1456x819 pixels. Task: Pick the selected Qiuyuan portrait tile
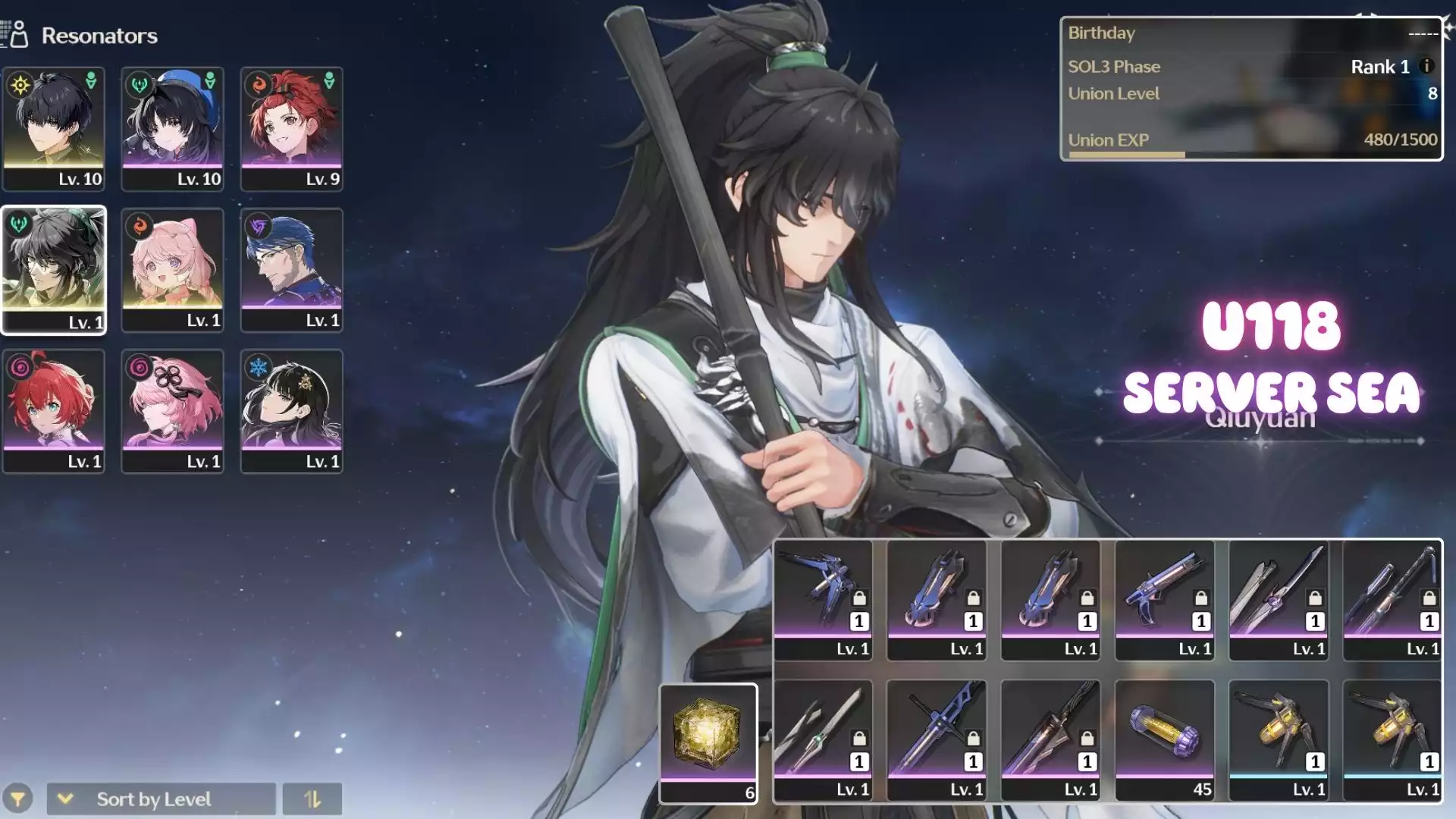53,270
